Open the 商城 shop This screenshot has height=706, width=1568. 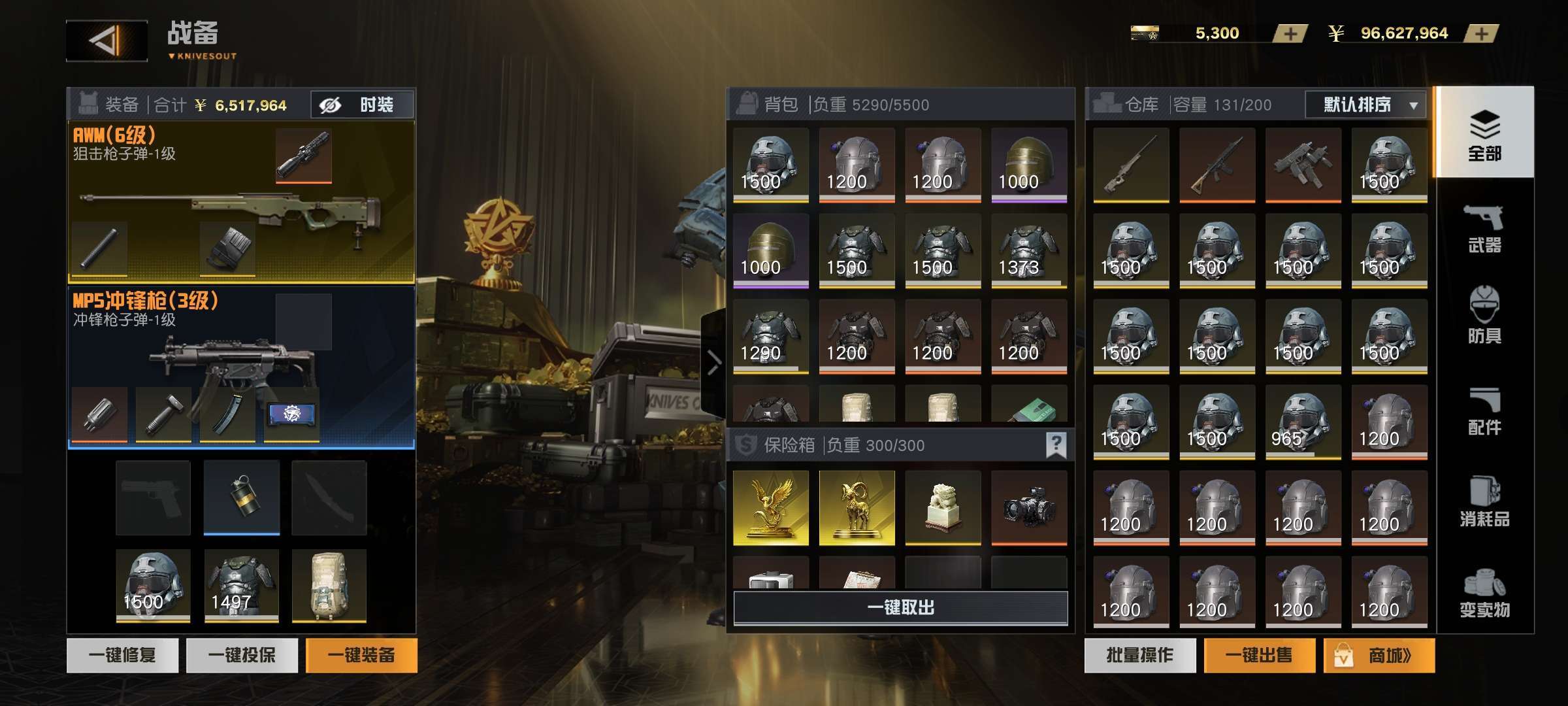(1379, 655)
